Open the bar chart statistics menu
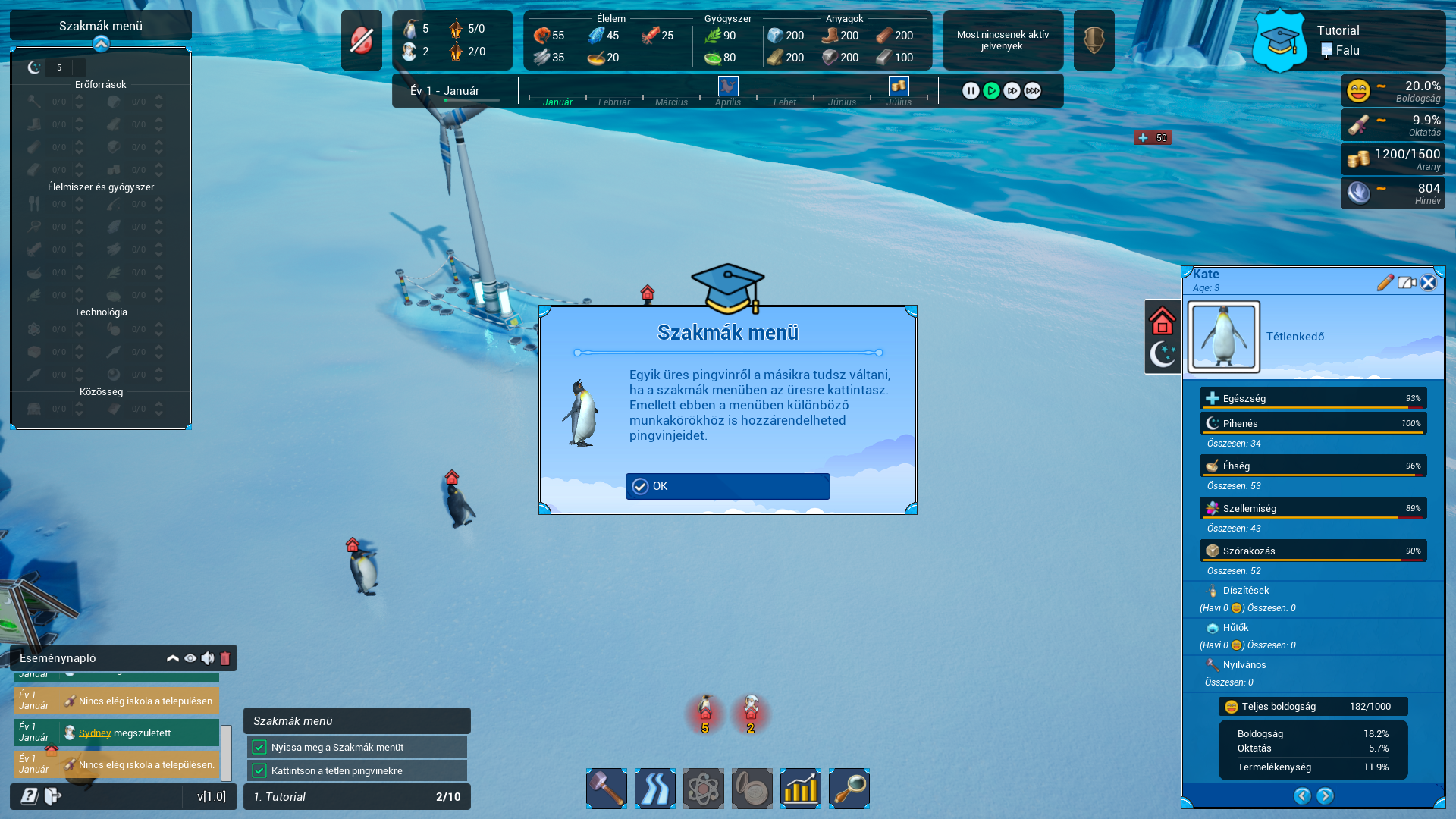The width and height of the screenshot is (1456, 819). [x=800, y=789]
